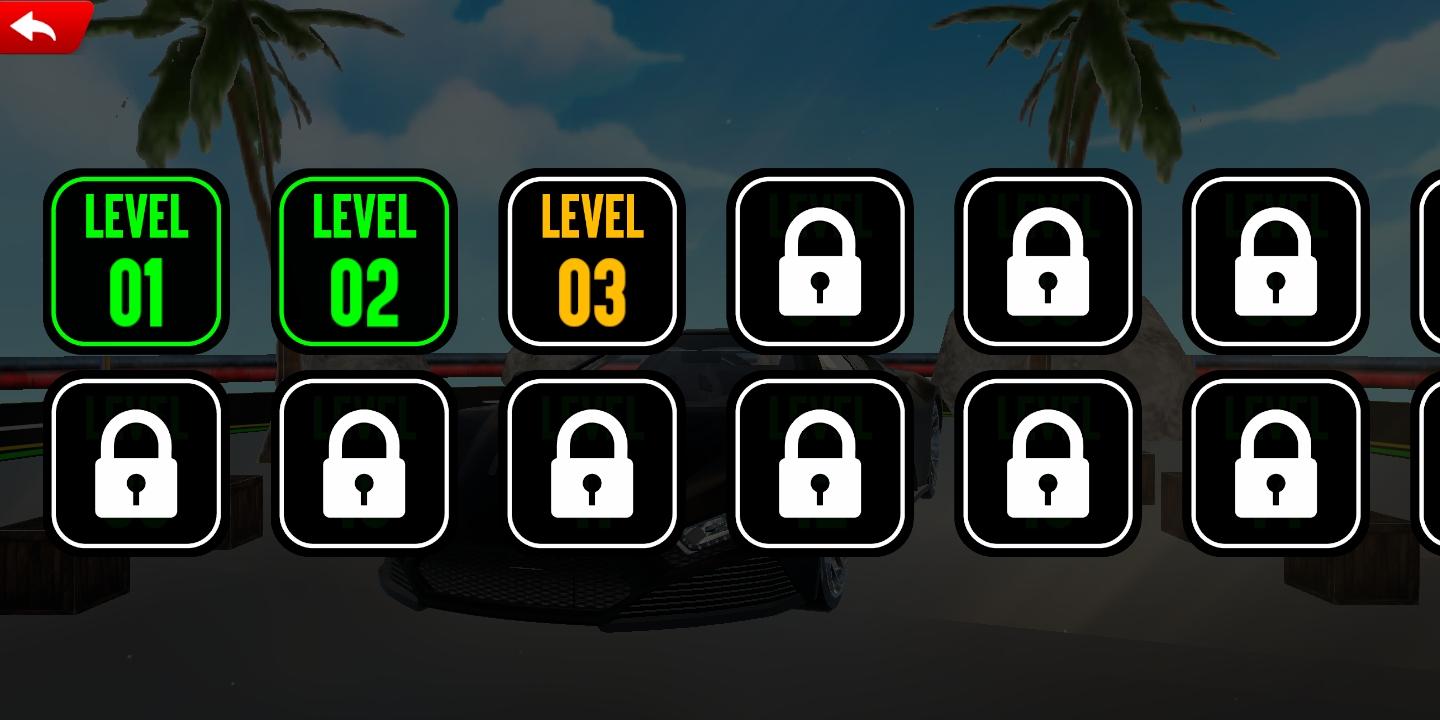This screenshot has width=1440, height=720.
Task: Select Level 01
Action: coord(136,260)
